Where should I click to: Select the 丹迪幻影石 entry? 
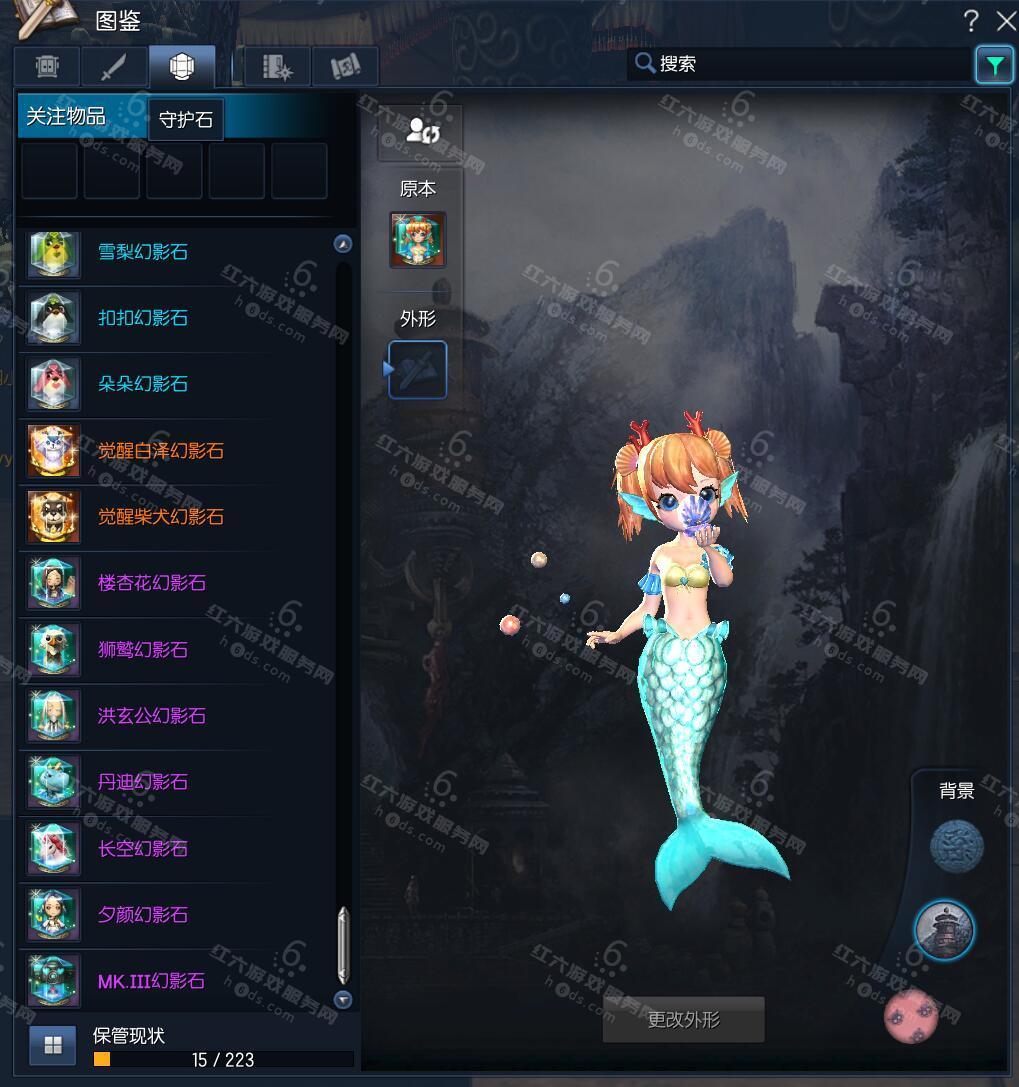click(x=142, y=782)
